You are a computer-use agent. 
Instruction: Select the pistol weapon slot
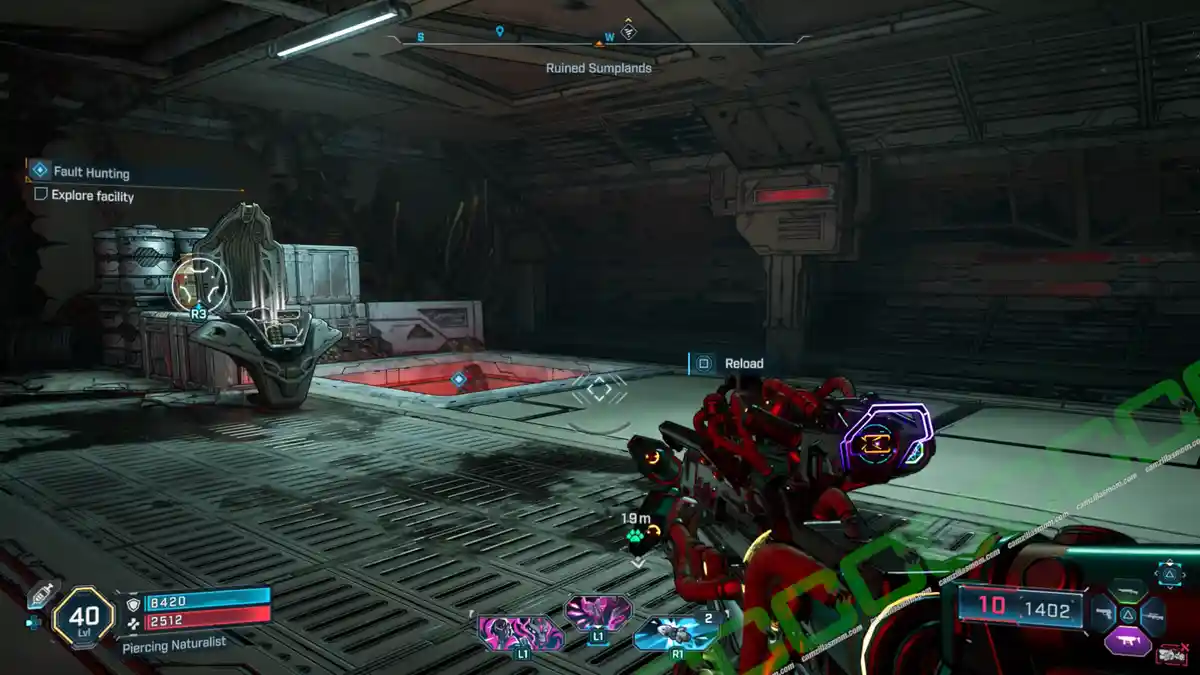point(1102,614)
